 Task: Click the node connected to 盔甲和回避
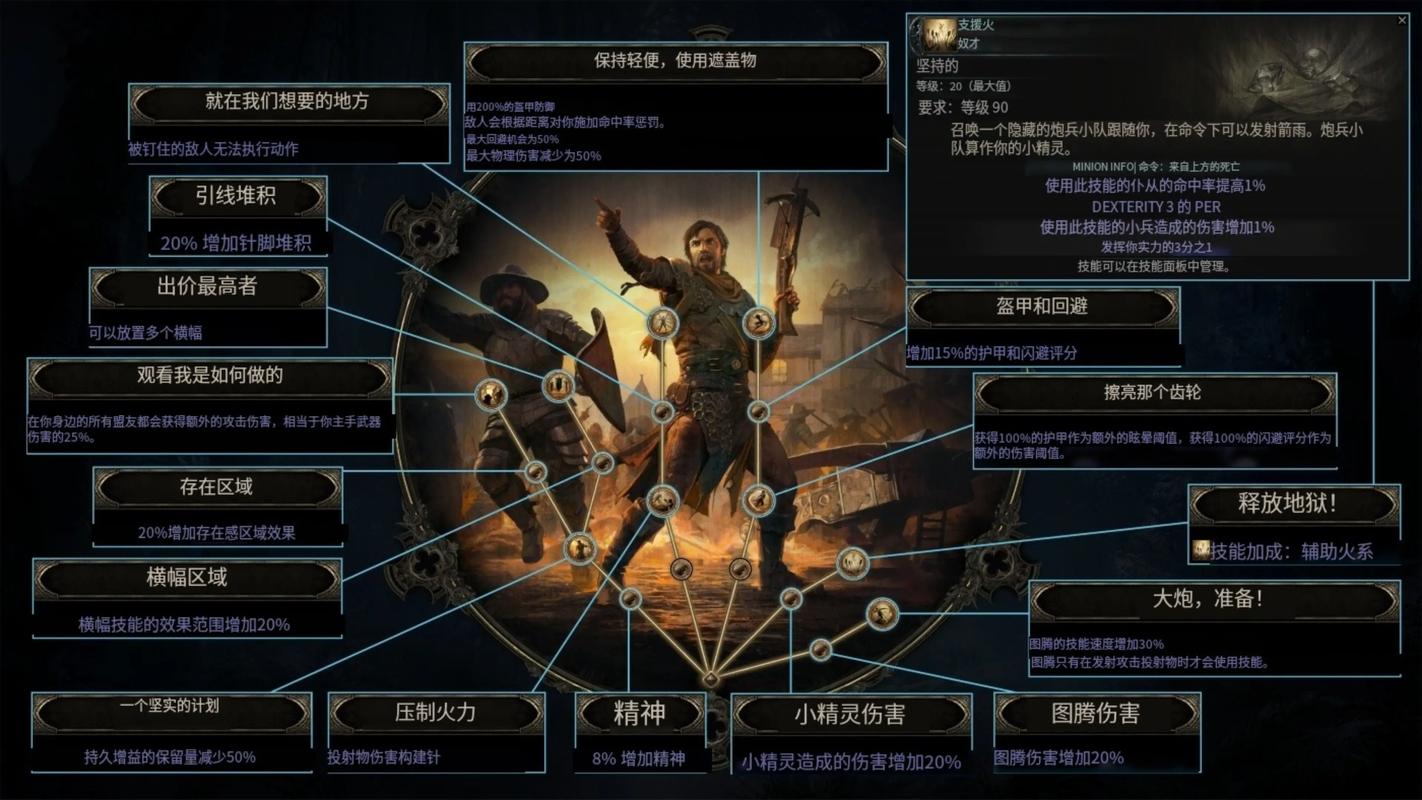click(758, 411)
